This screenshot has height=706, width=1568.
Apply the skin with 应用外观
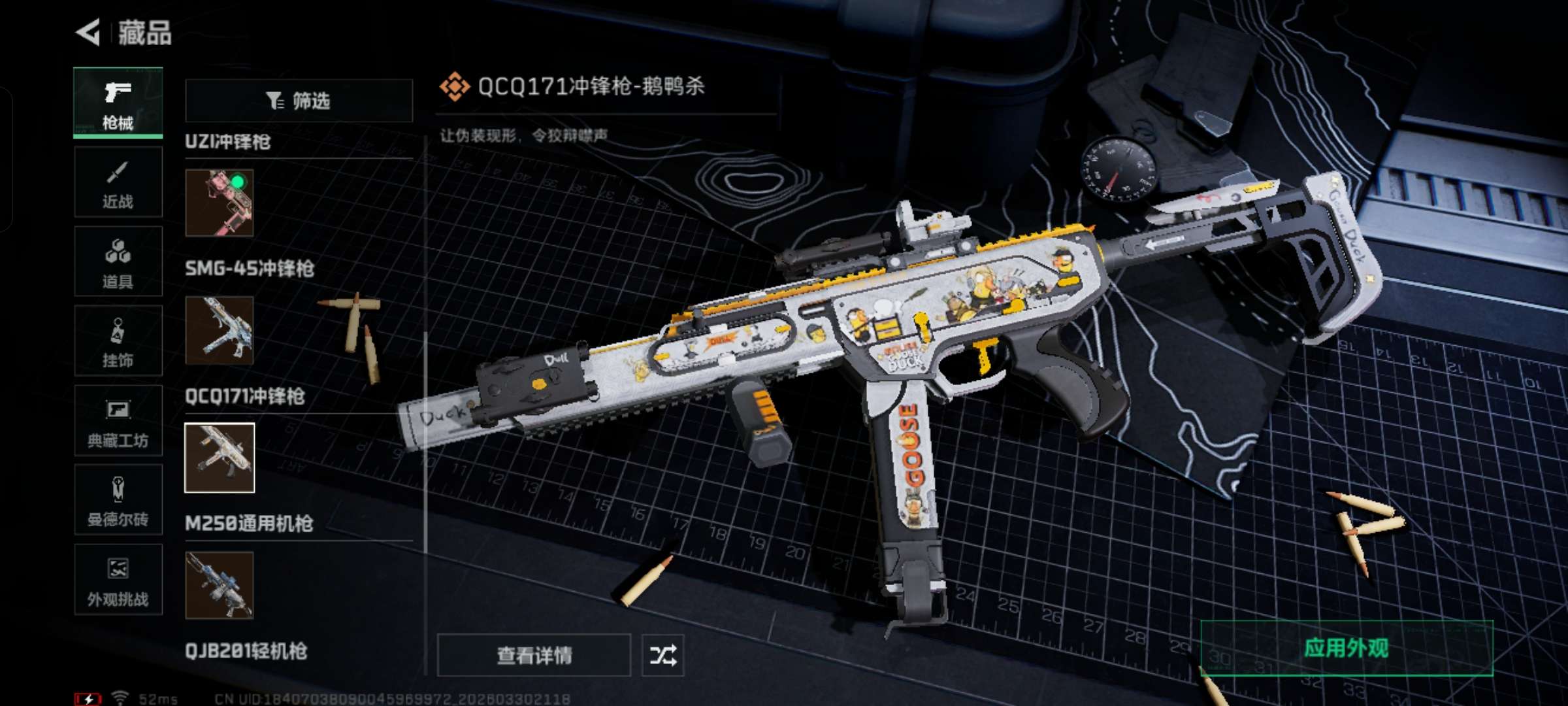[1346, 648]
